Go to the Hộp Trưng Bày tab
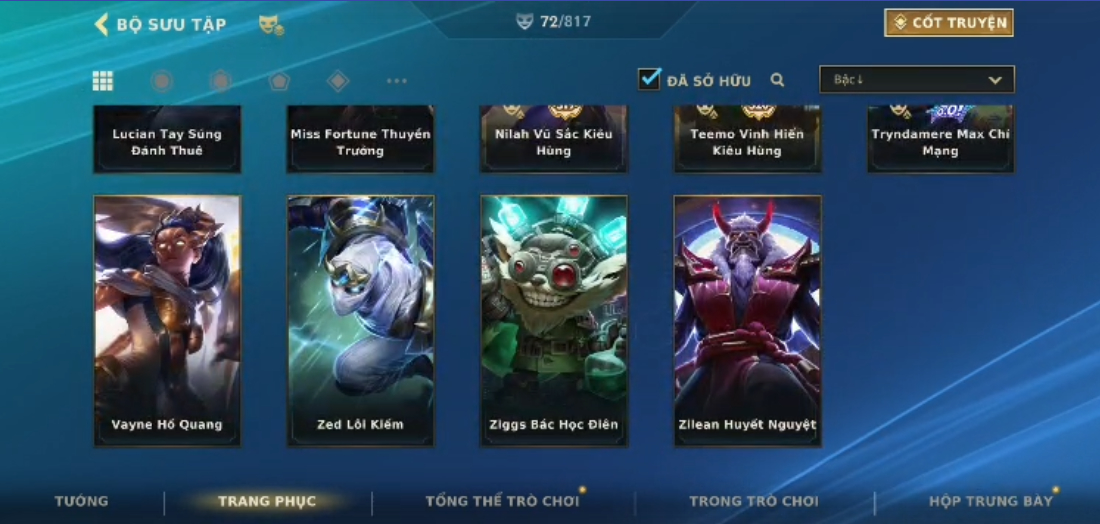The image size is (1100, 524). click(990, 501)
